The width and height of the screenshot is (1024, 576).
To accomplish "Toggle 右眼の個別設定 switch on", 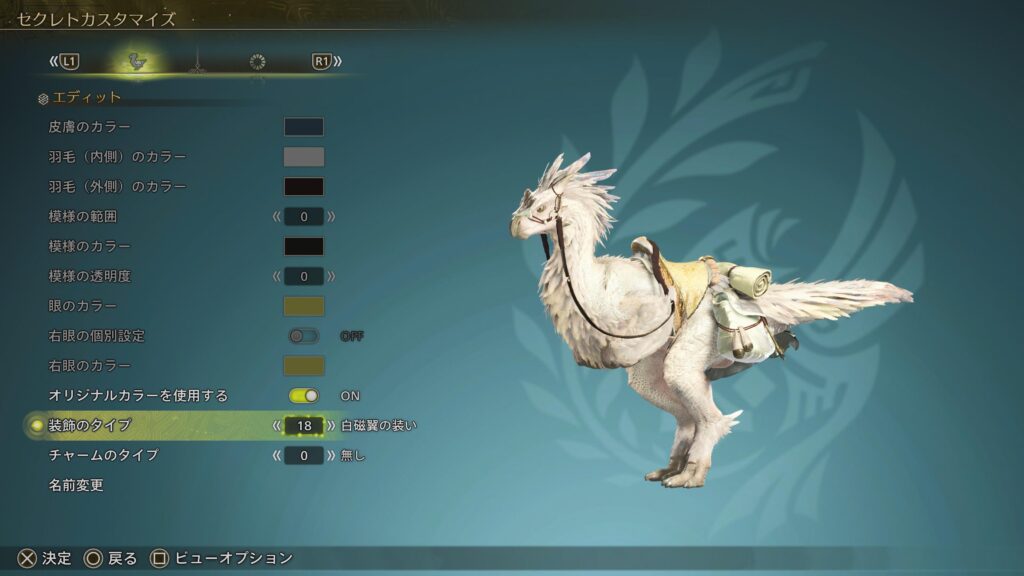I will click(x=303, y=336).
